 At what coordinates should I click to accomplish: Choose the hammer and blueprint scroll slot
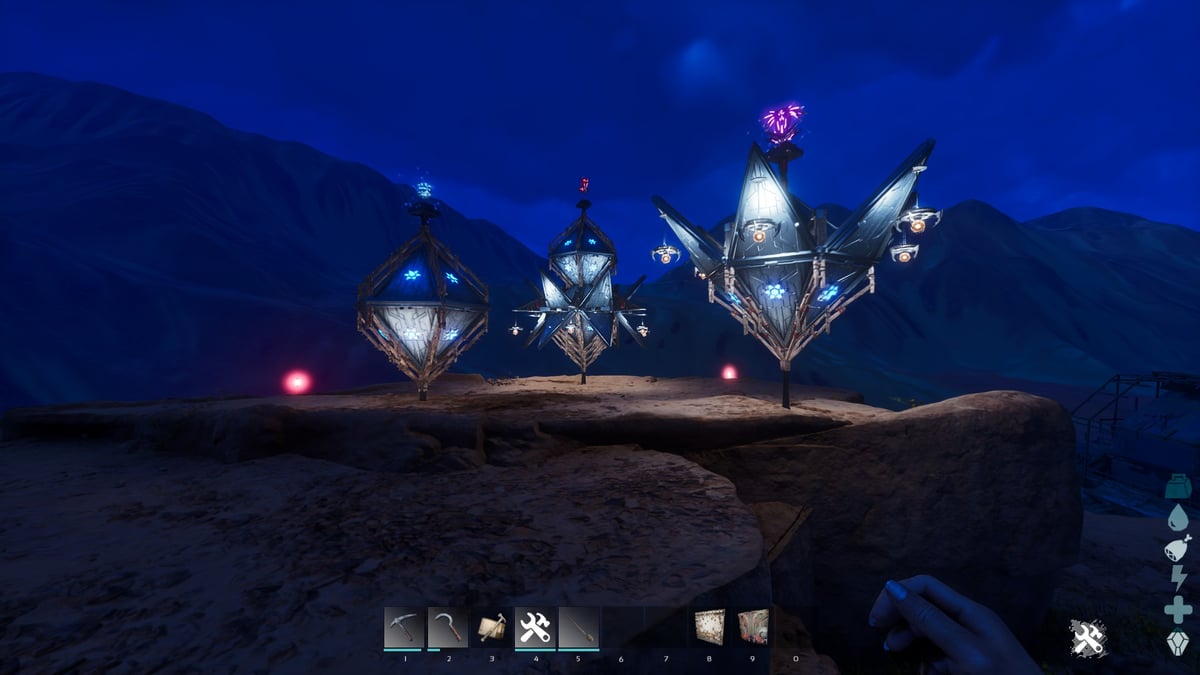click(x=491, y=628)
